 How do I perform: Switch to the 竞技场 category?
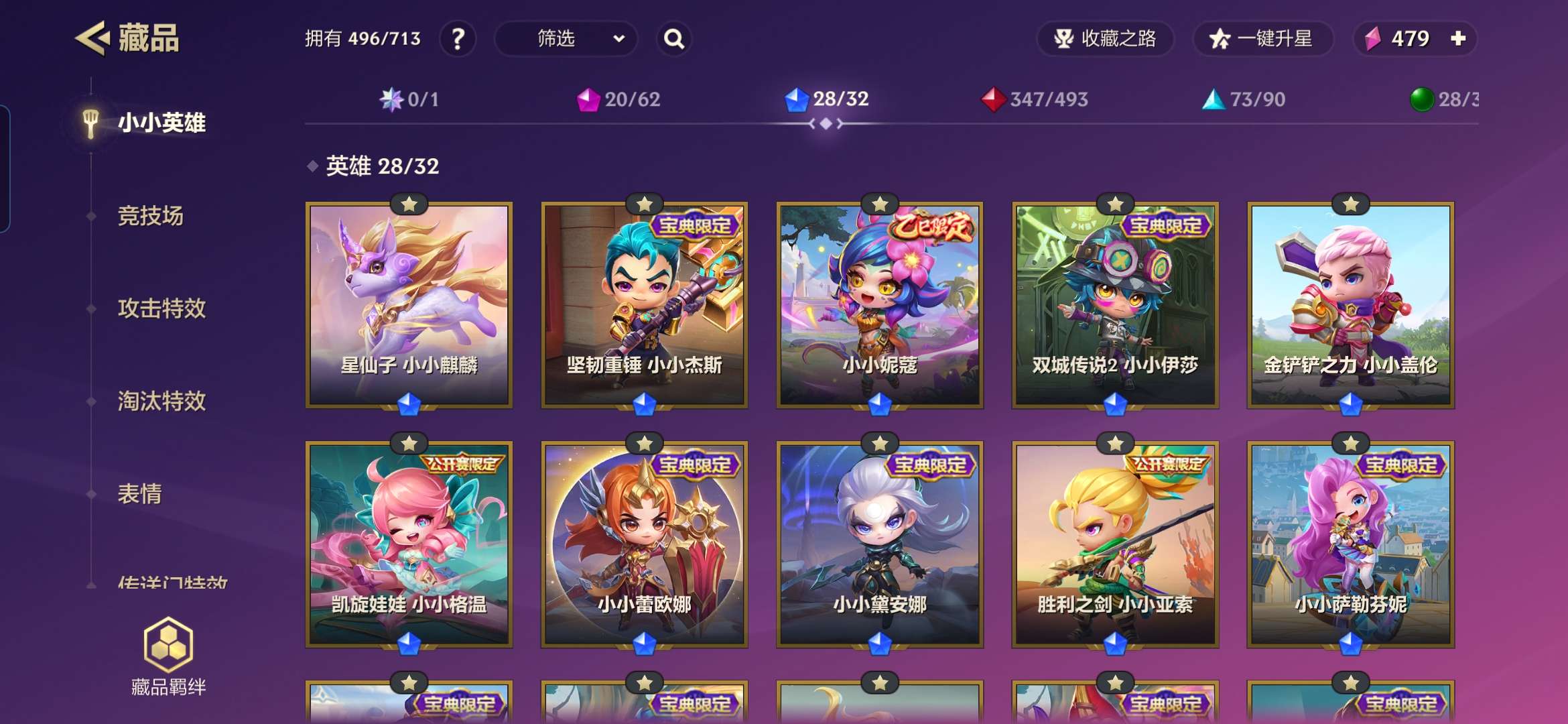pos(150,216)
